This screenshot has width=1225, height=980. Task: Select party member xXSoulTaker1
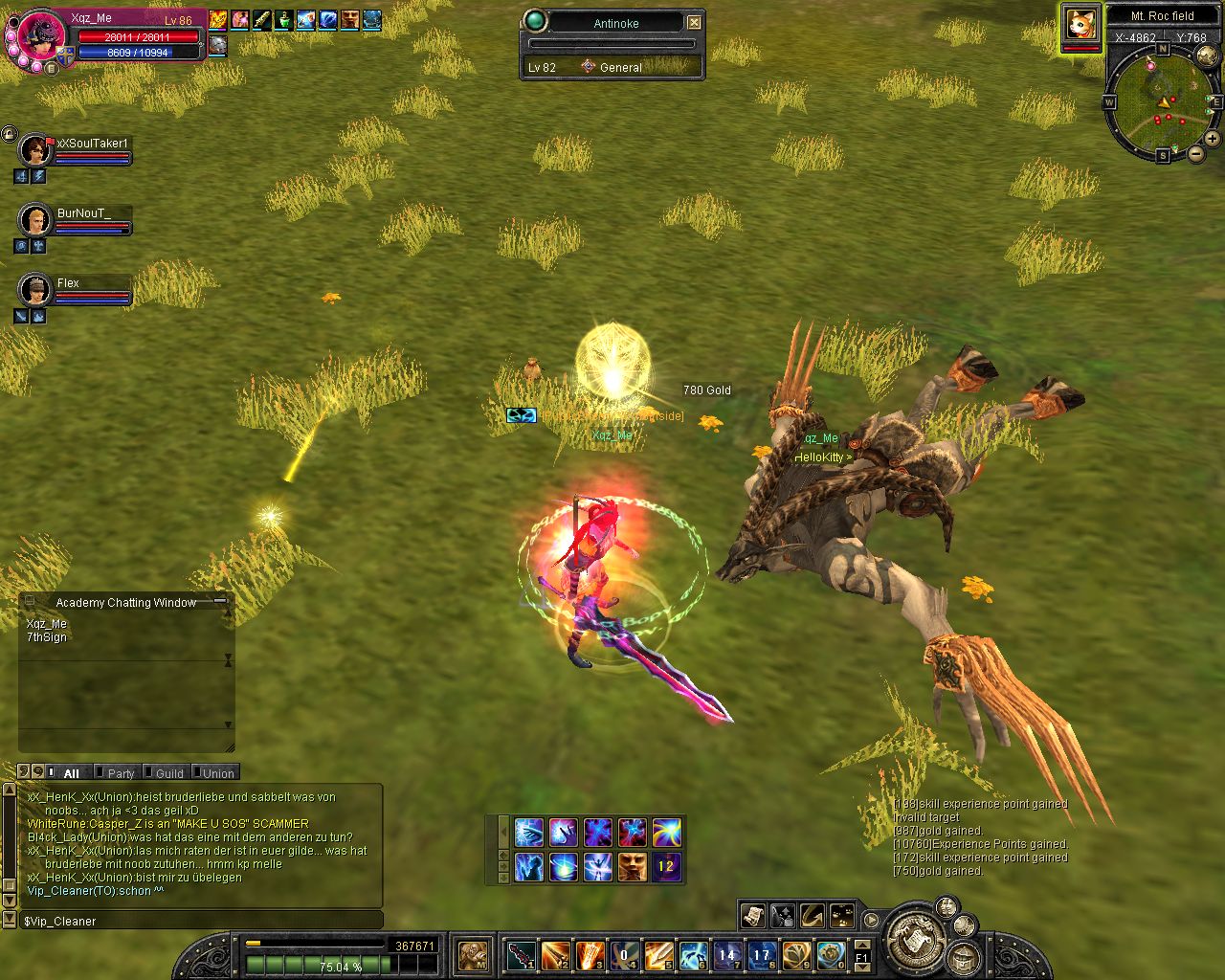tap(36, 150)
